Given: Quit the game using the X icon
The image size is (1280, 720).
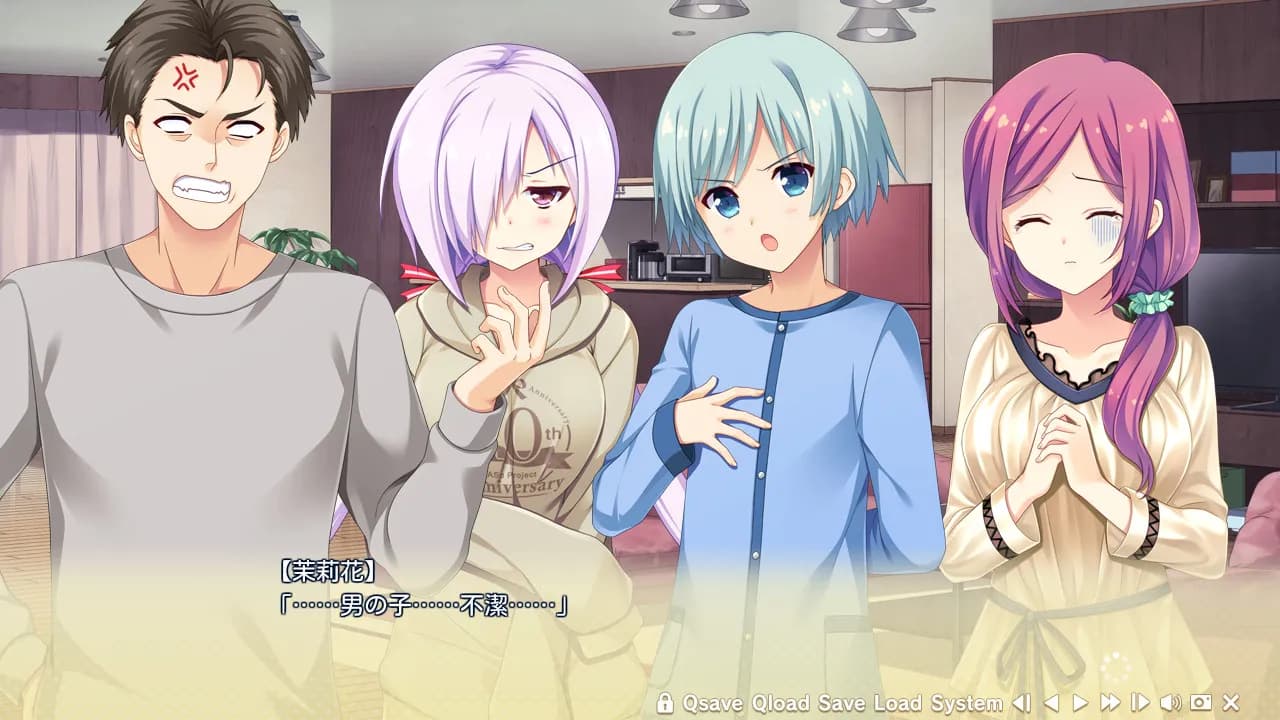Looking at the screenshot, I should 1231,707.
